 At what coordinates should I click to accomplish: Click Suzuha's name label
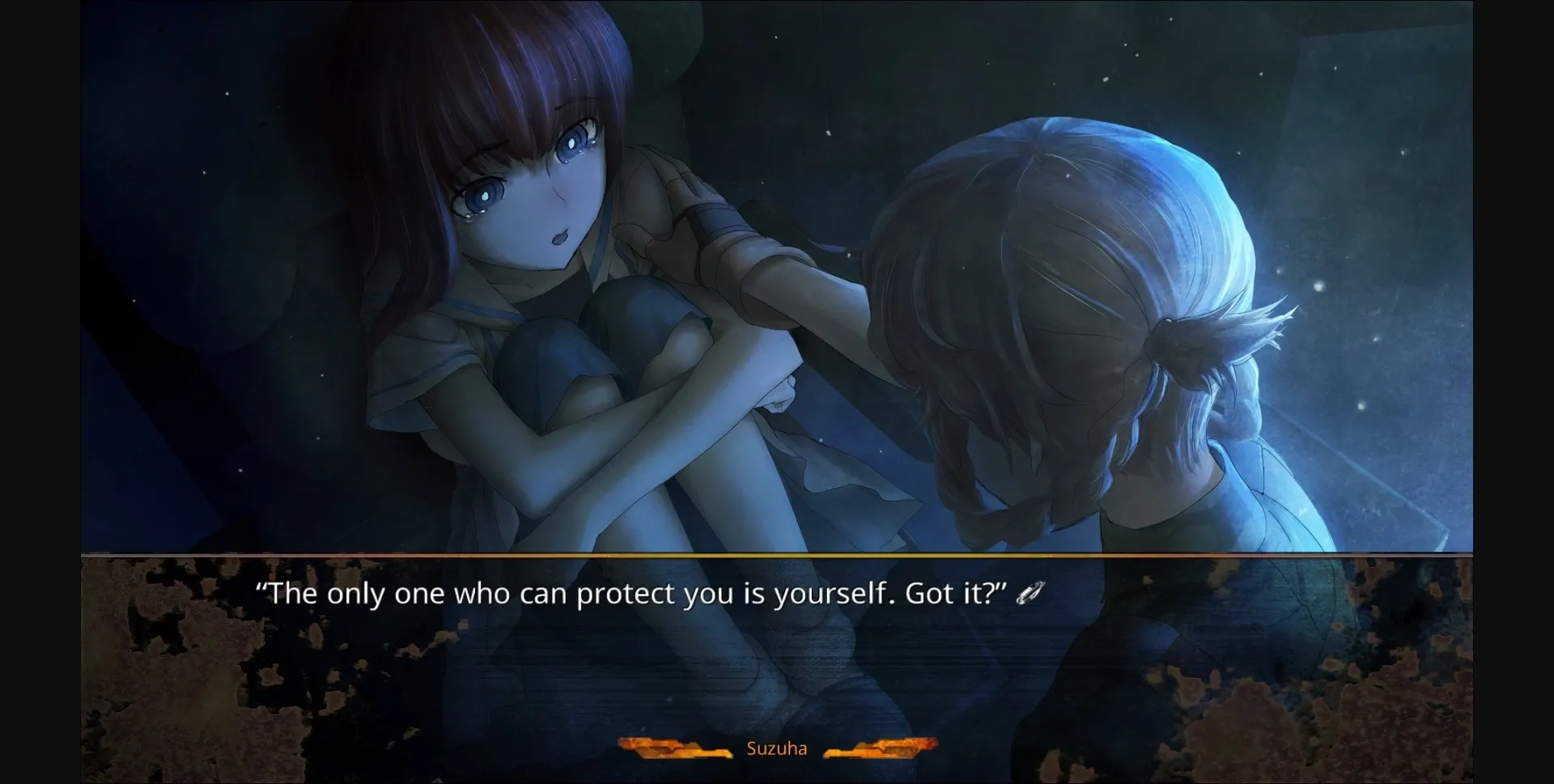coord(775,748)
